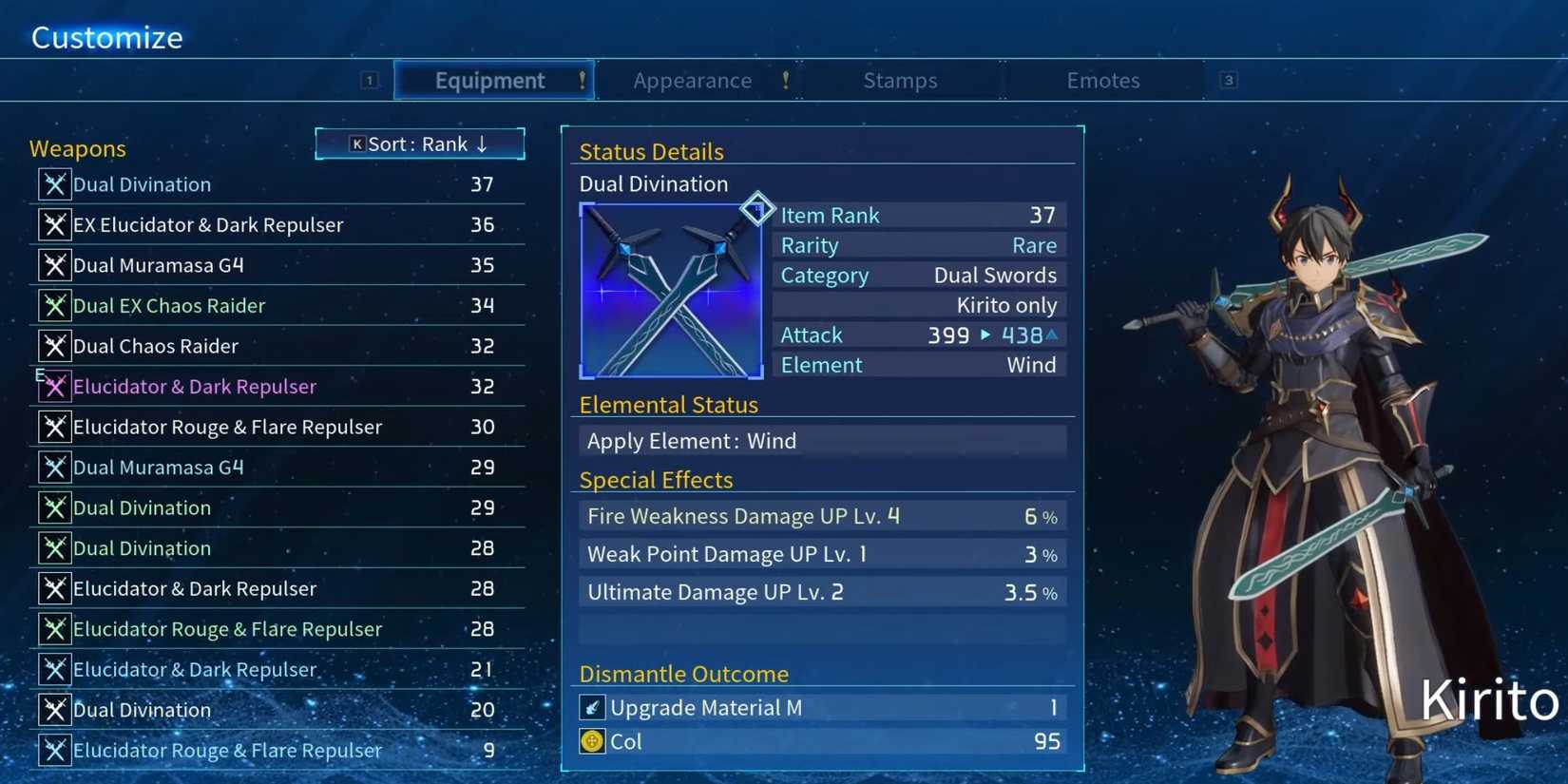Screen dimensions: 1568x784
Task: Click the Upgrade Material M icon
Action: tap(592, 707)
